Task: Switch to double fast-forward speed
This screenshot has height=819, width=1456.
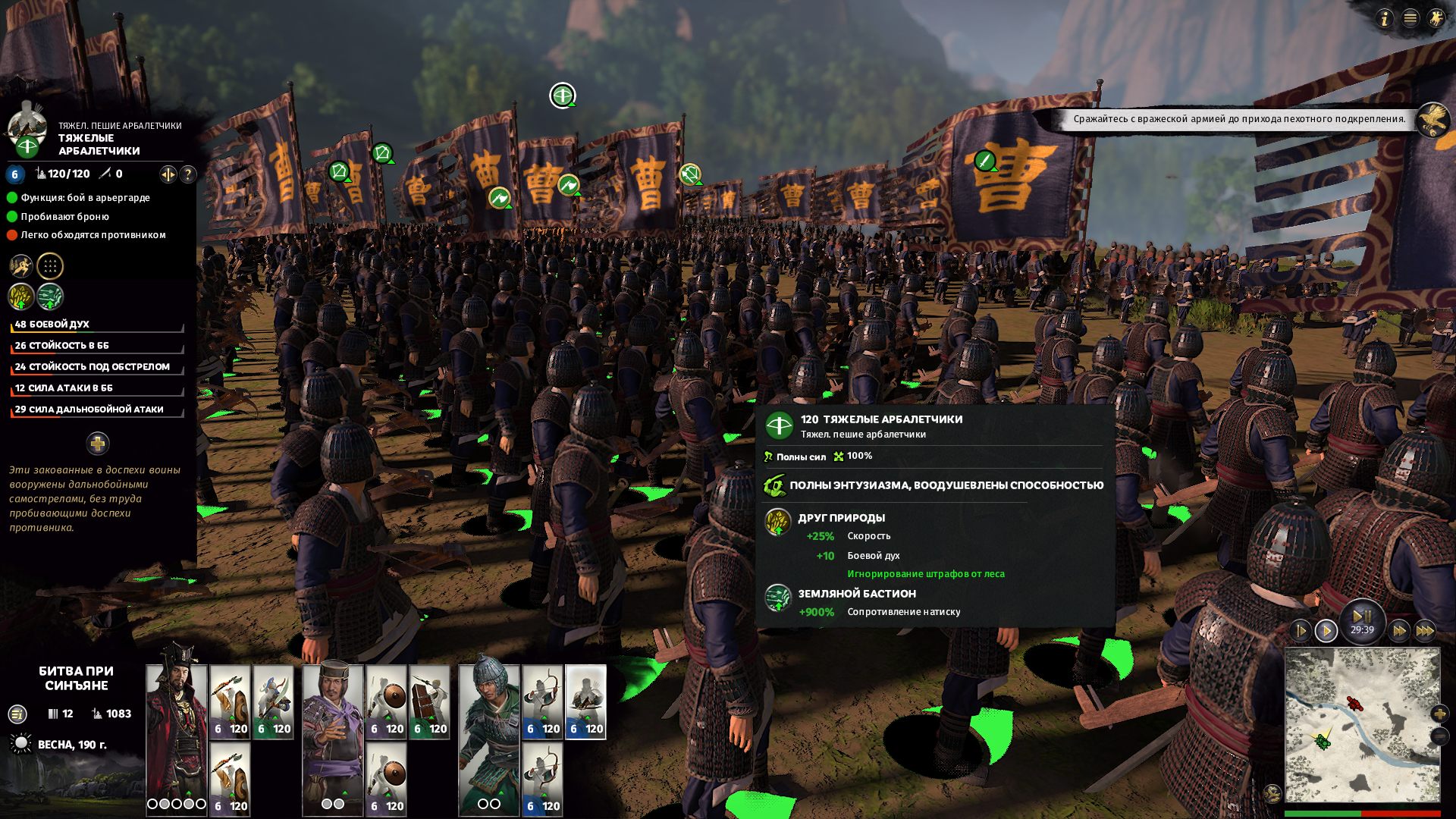Action: pyautogui.click(x=1399, y=631)
